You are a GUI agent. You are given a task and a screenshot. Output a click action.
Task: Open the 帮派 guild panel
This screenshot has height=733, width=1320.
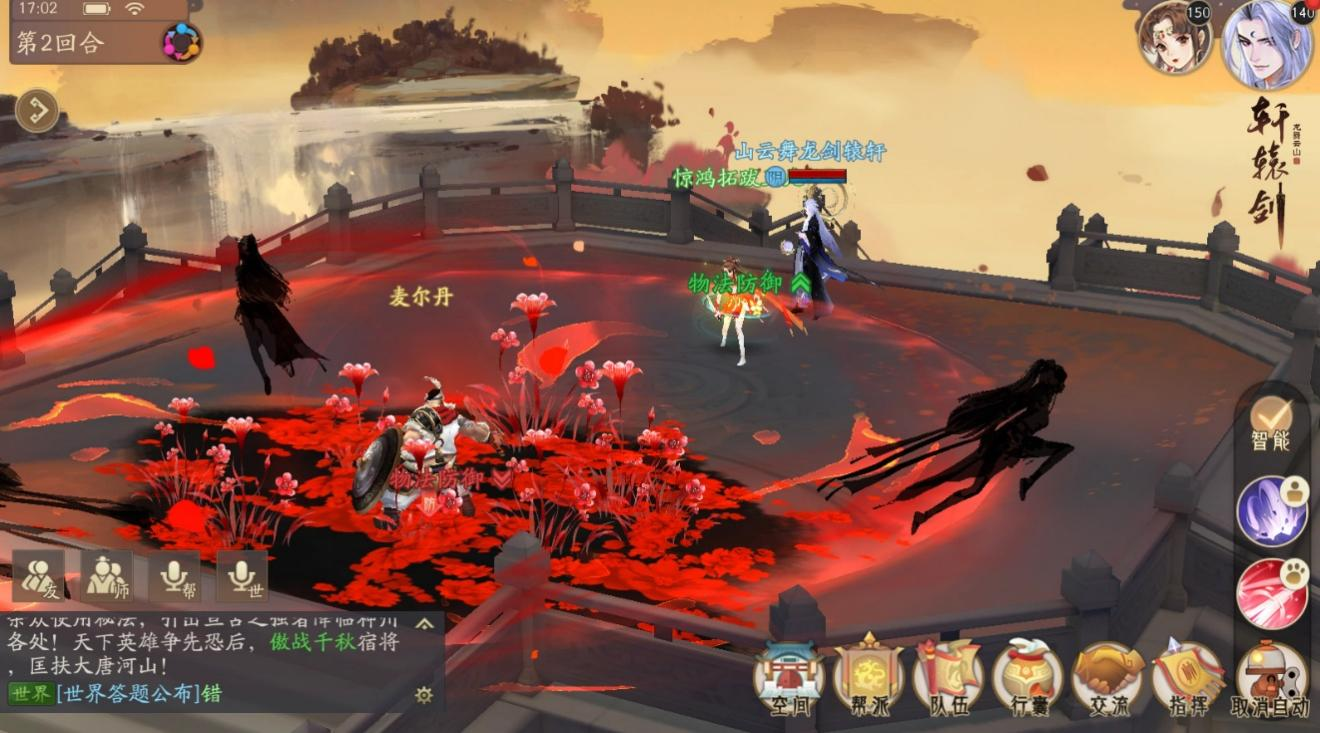pyautogui.click(x=868, y=676)
